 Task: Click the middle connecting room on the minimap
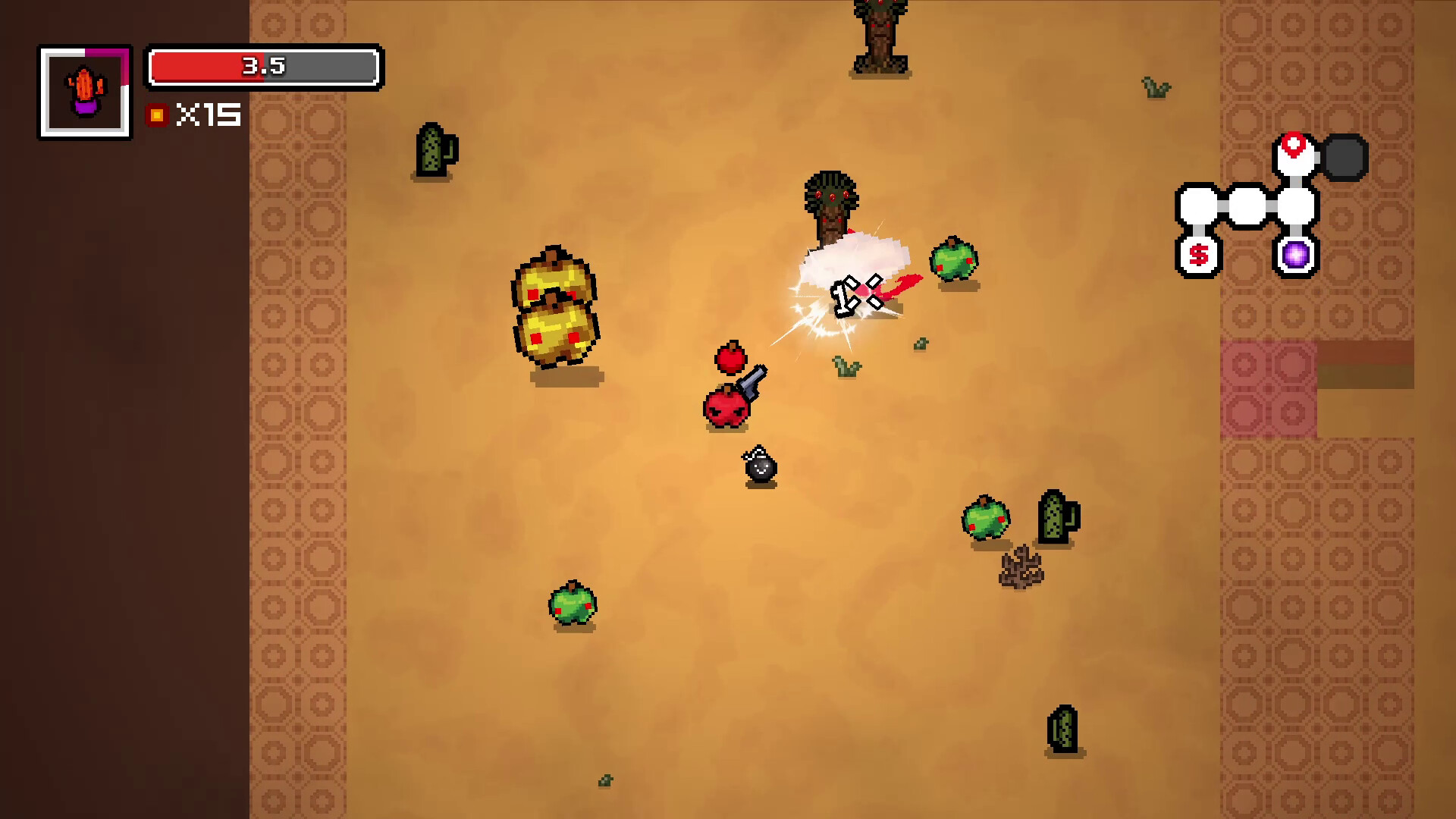1247,203
